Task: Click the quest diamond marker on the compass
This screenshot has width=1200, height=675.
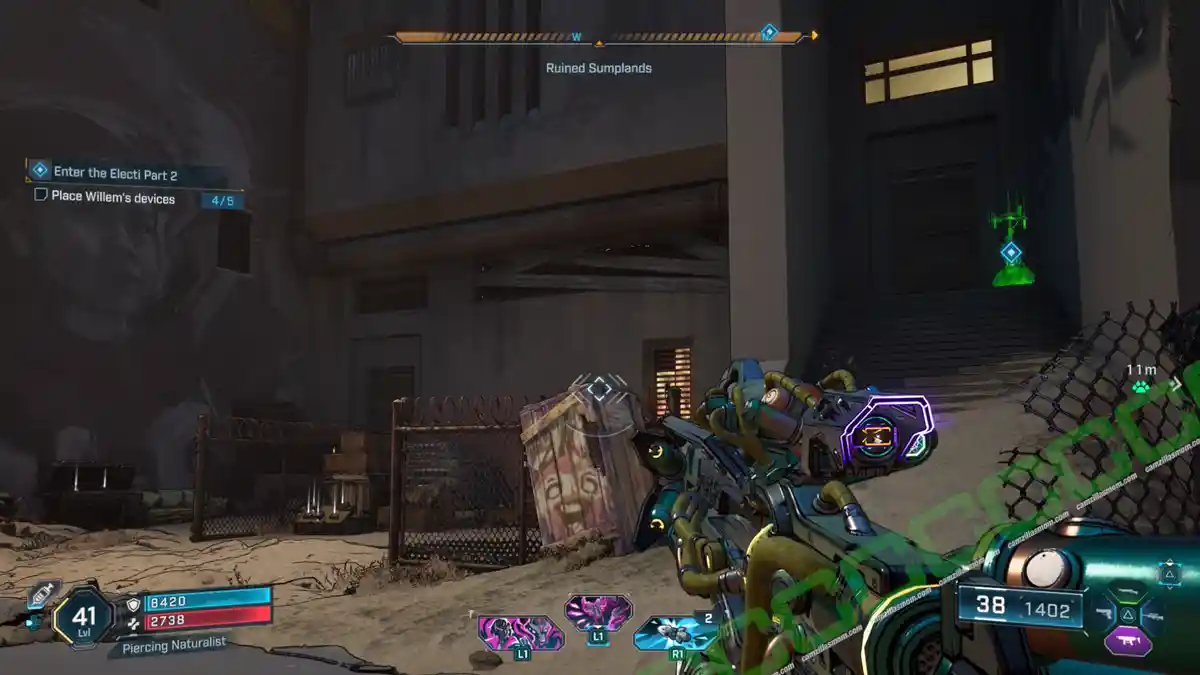Action: click(769, 32)
